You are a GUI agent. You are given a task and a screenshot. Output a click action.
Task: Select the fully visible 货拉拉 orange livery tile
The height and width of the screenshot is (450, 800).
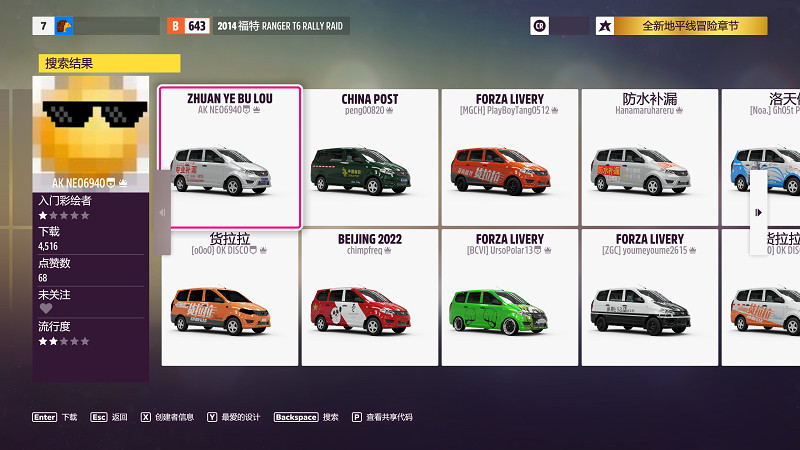pyautogui.click(x=230, y=297)
